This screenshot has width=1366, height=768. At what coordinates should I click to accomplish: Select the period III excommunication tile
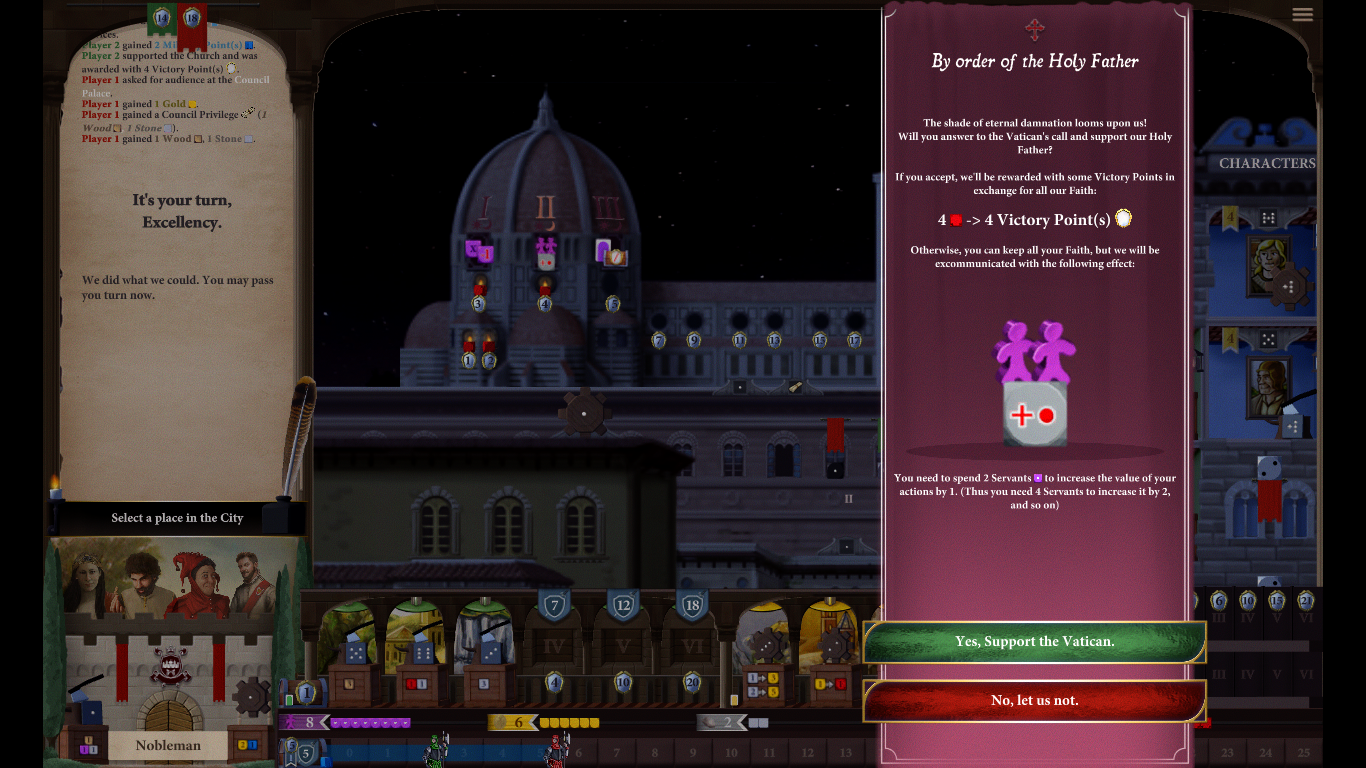pos(611,252)
